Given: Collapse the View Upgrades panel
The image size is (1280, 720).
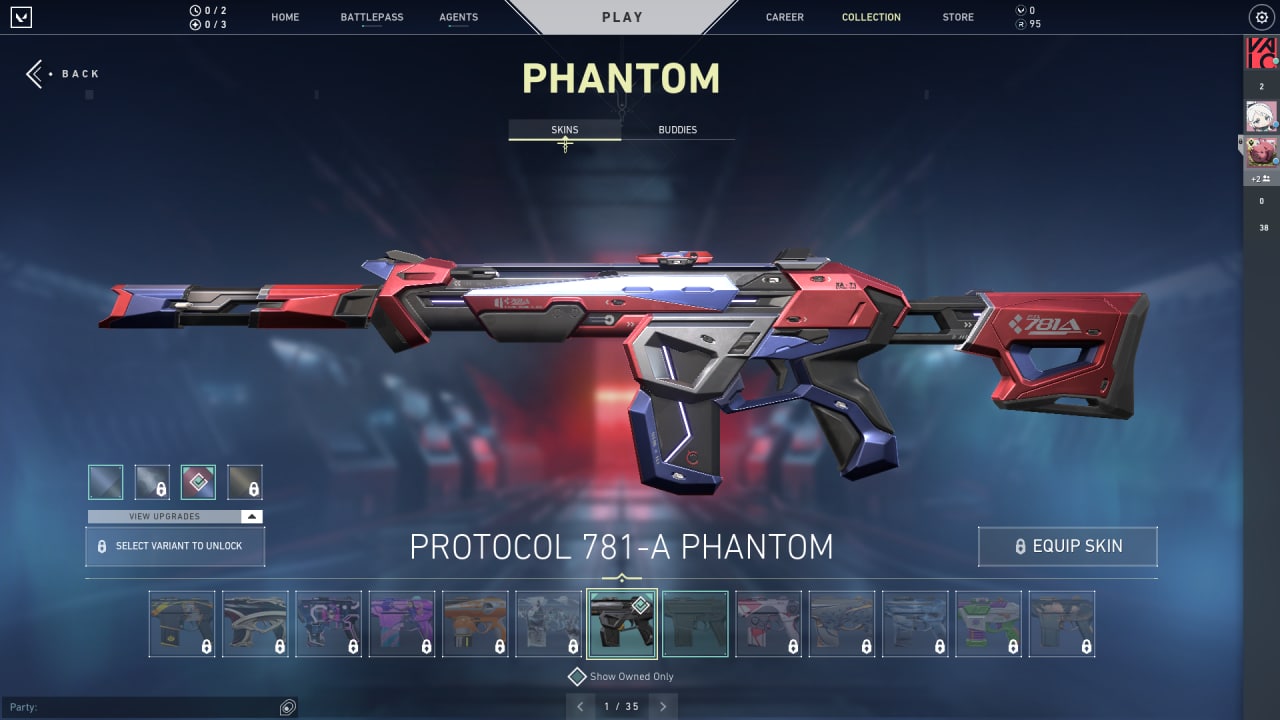Looking at the screenshot, I should (x=253, y=516).
